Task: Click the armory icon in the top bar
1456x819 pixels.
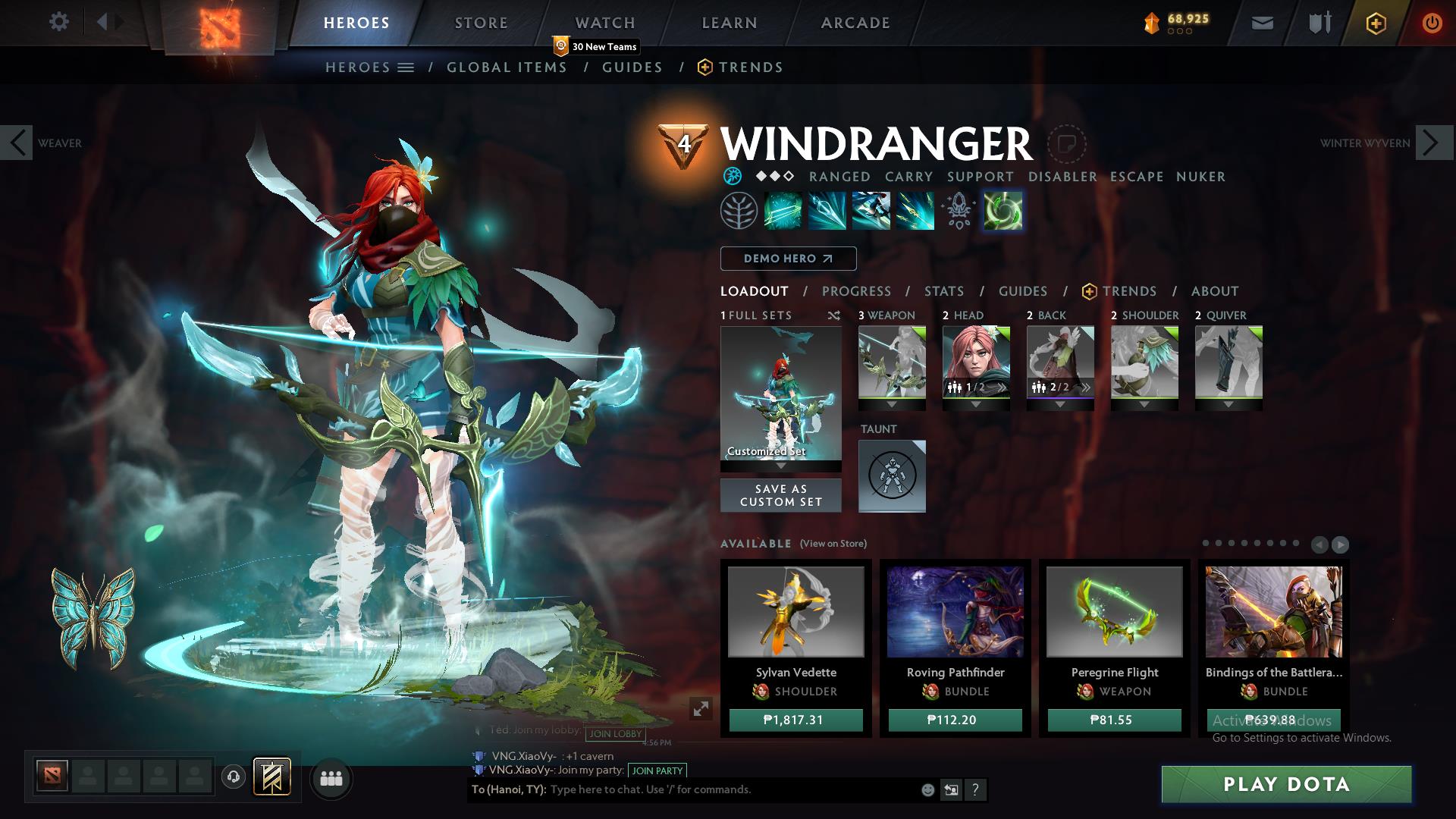Action: (1318, 22)
